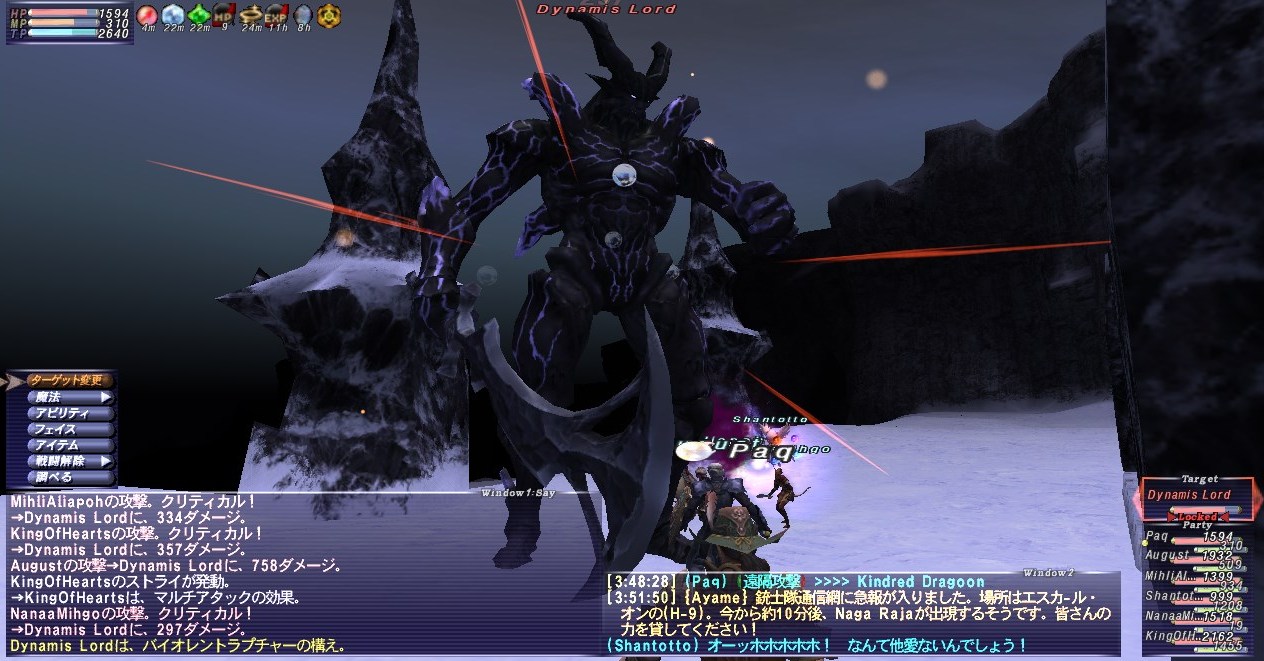Screen dimensions: 1264x661
Task: Select the gold gear status icon
Action: point(328,15)
